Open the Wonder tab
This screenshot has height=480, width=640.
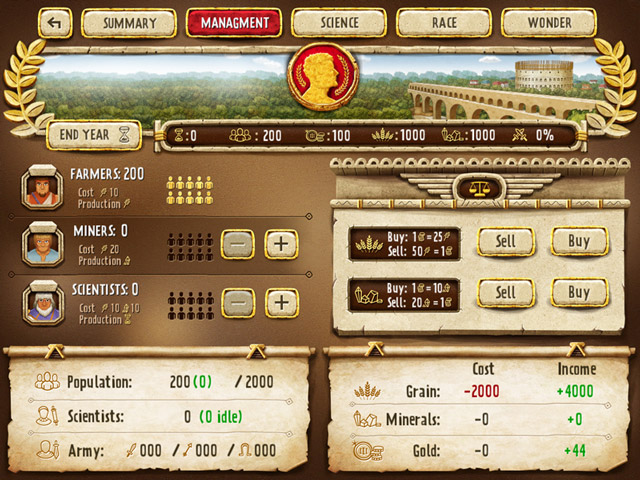click(x=549, y=23)
